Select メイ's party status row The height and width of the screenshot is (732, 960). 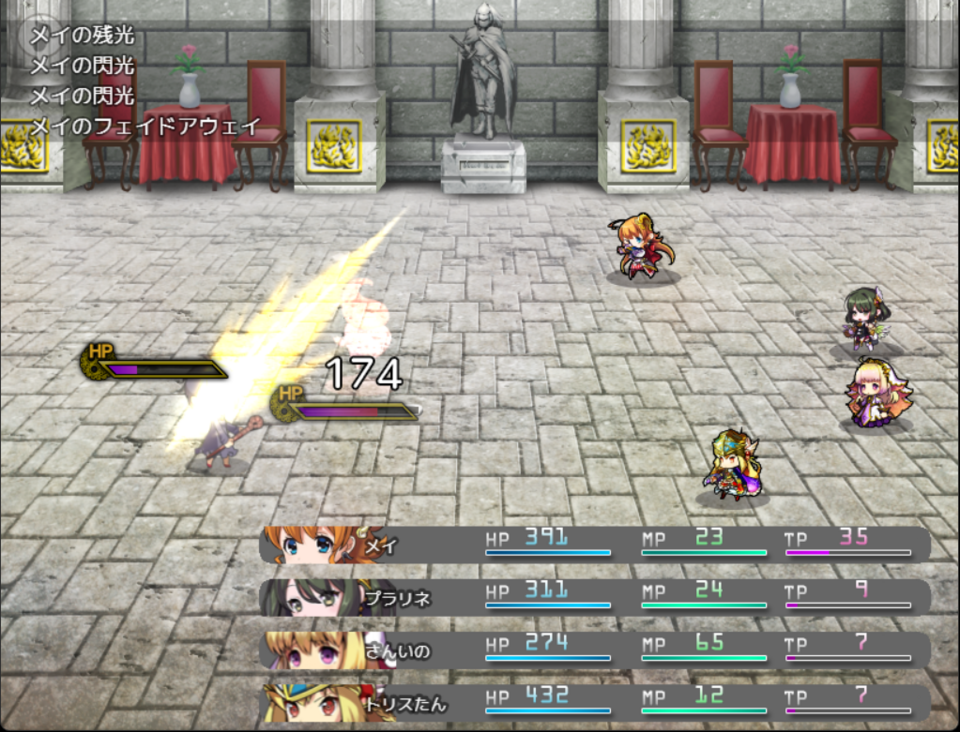595,544
